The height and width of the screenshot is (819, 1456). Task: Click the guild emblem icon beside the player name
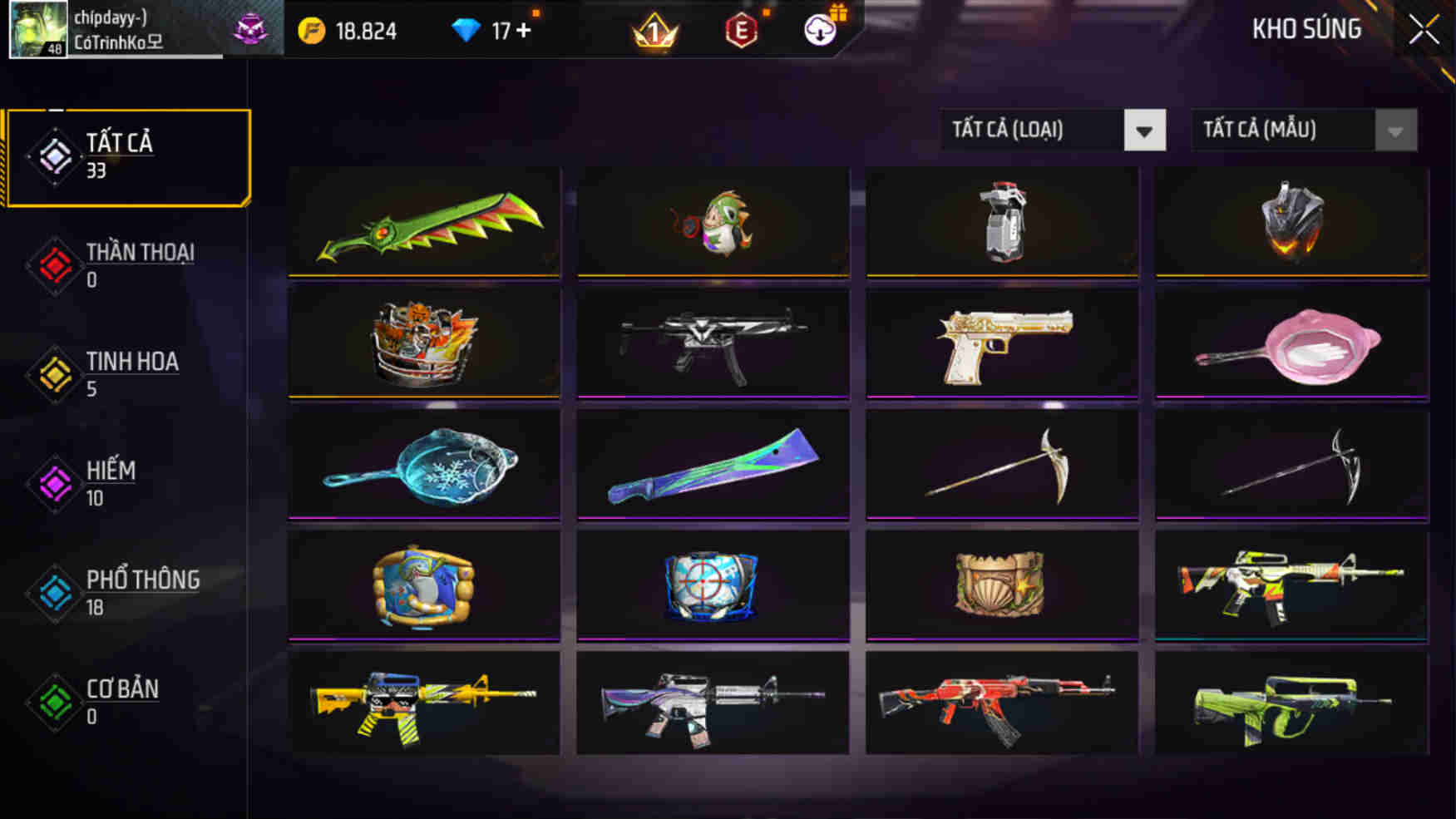pos(249,29)
